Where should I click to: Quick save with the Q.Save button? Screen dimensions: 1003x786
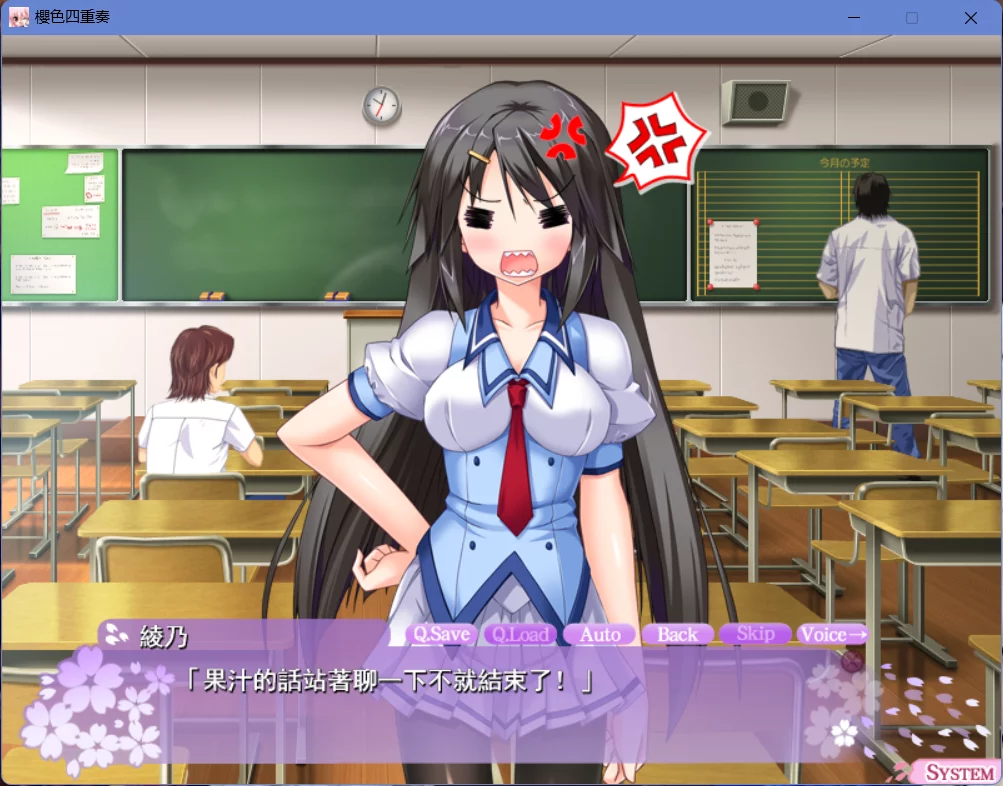[442, 634]
